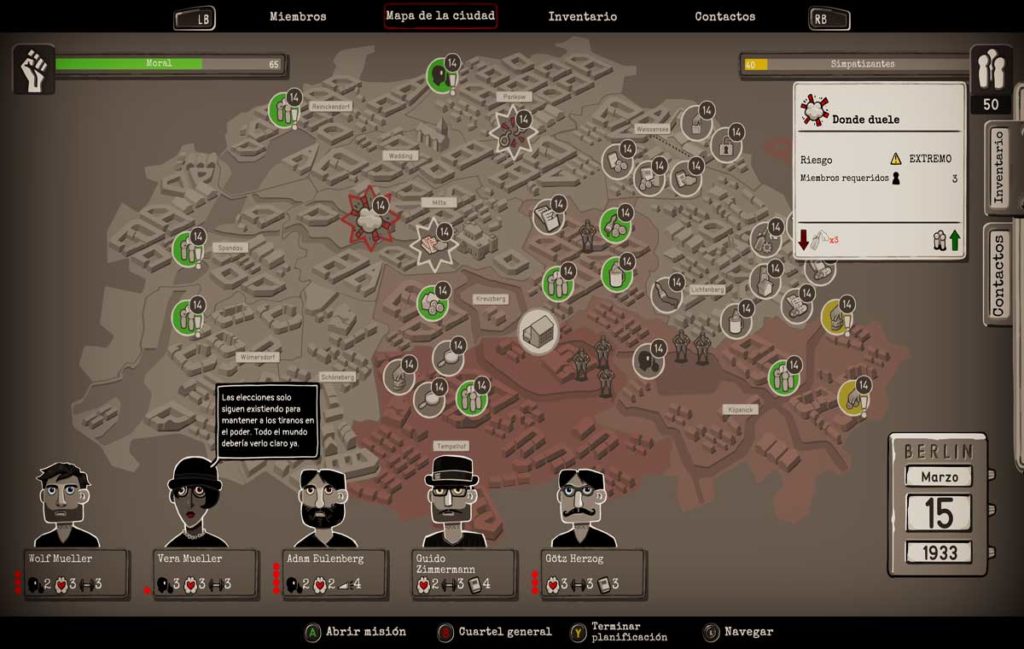Screen dimensions: 1024x649
Task: Open the Donde duele mission panel
Action: [x=879, y=172]
